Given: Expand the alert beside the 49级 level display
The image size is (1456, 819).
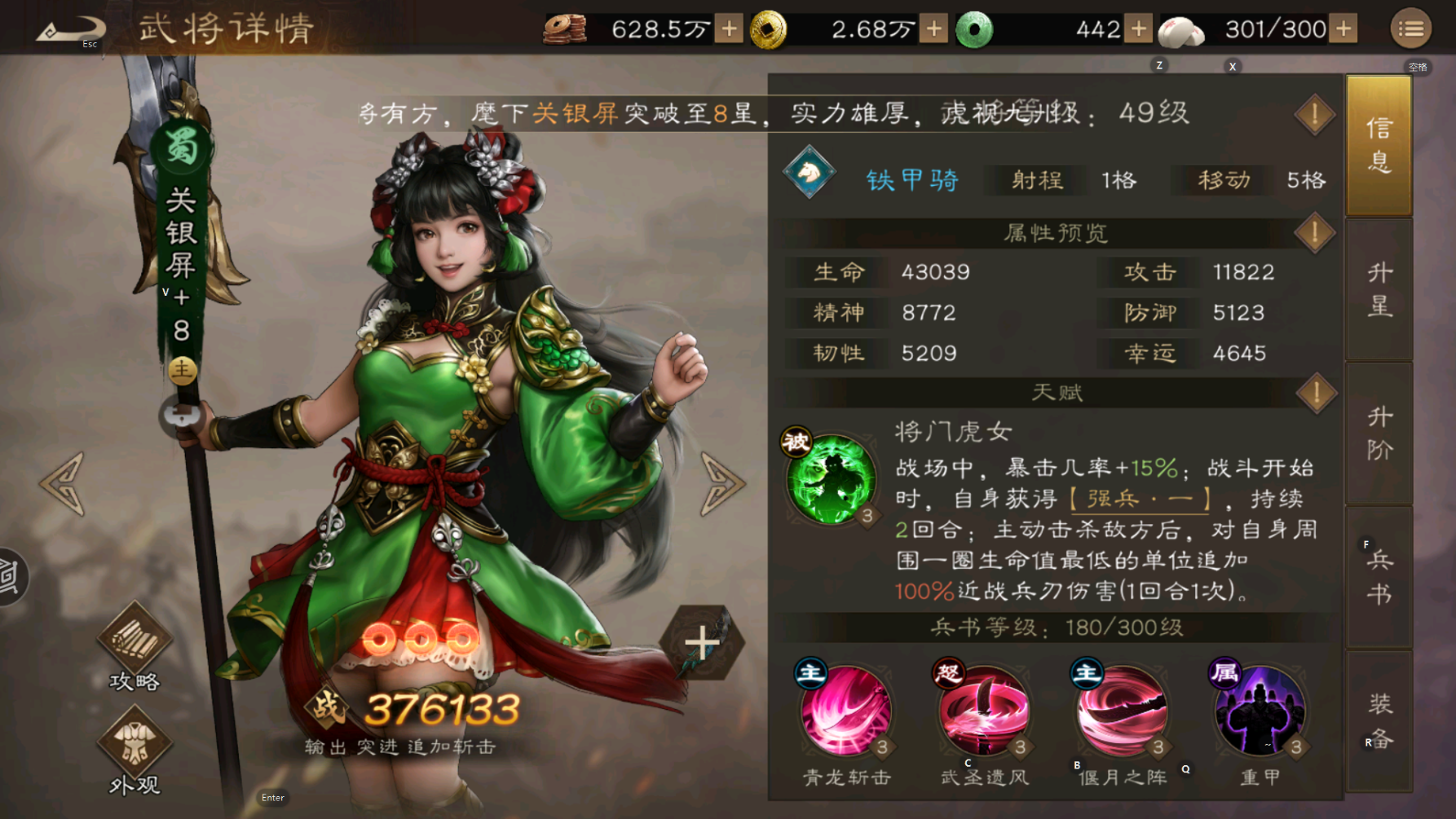Looking at the screenshot, I should coord(1314,114).
